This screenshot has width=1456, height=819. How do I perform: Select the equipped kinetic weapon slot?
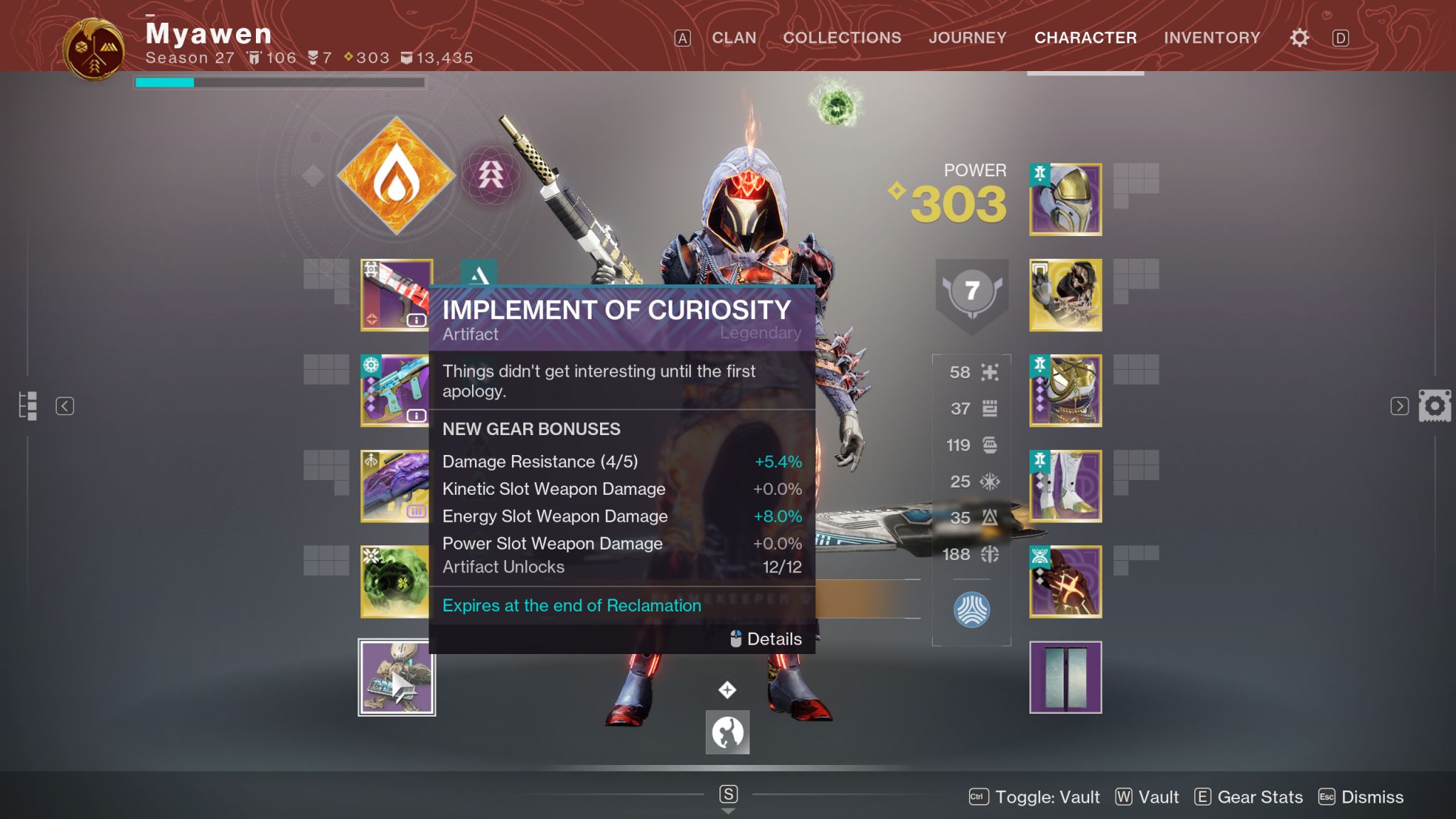coord(395,295)
